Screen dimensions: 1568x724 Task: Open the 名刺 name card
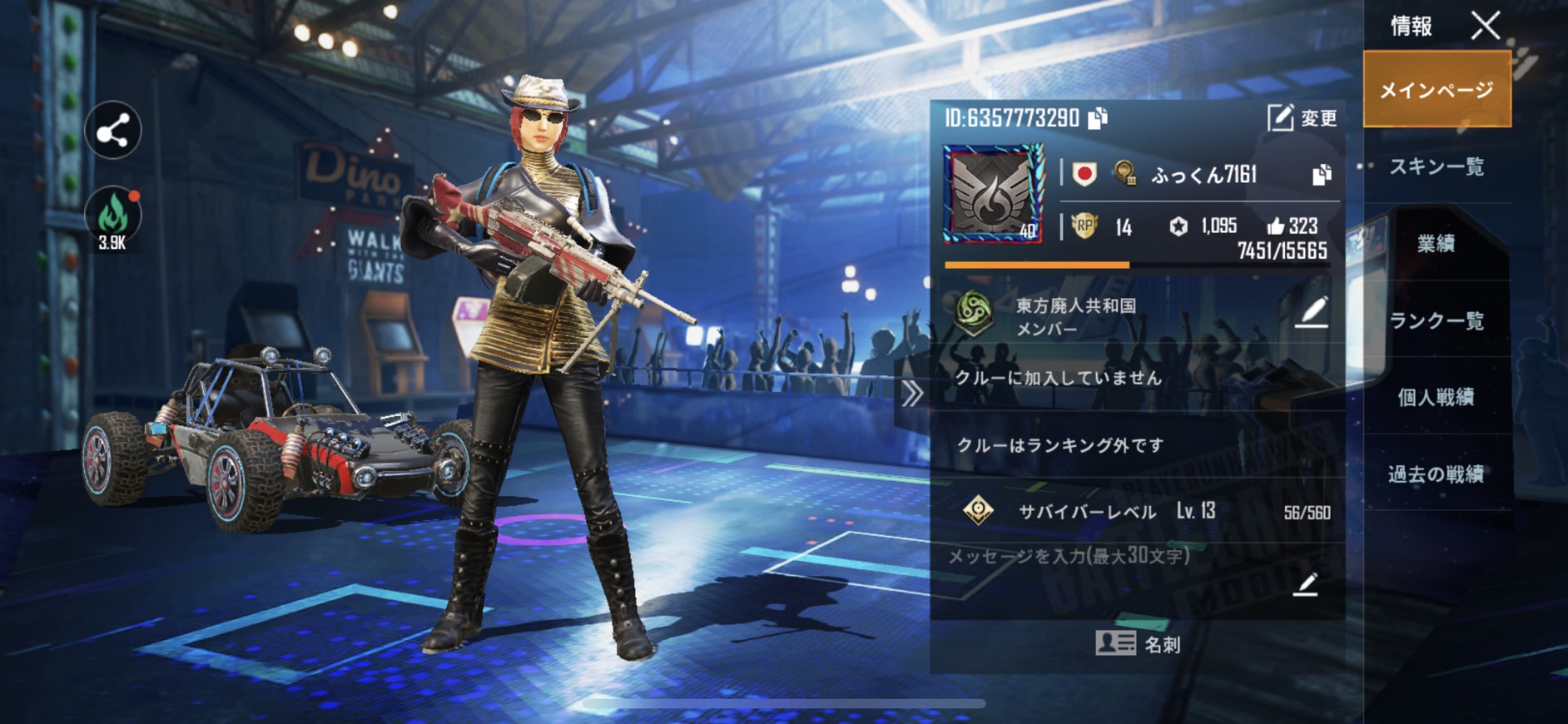(1137, 643)
